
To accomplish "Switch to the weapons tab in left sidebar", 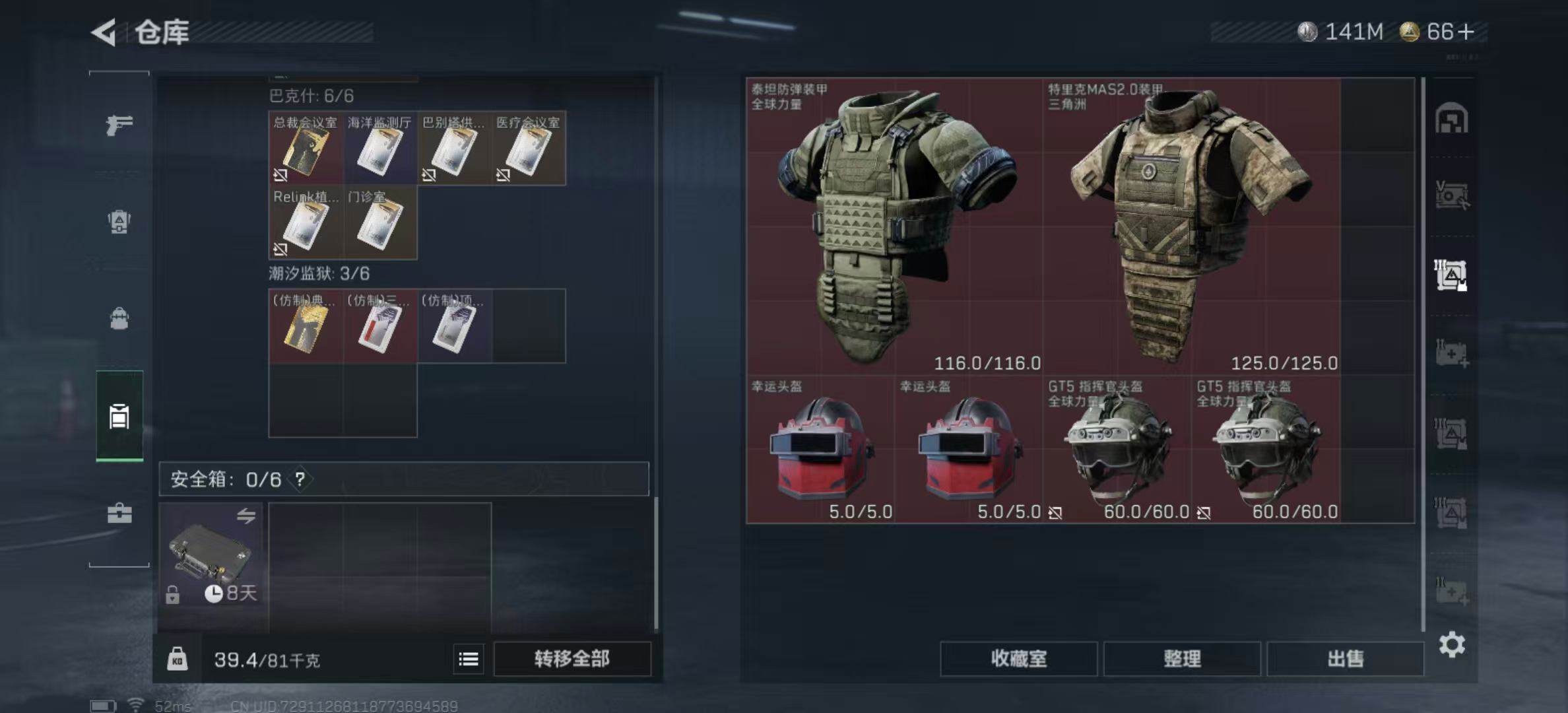I will click(x=119, y=123).
